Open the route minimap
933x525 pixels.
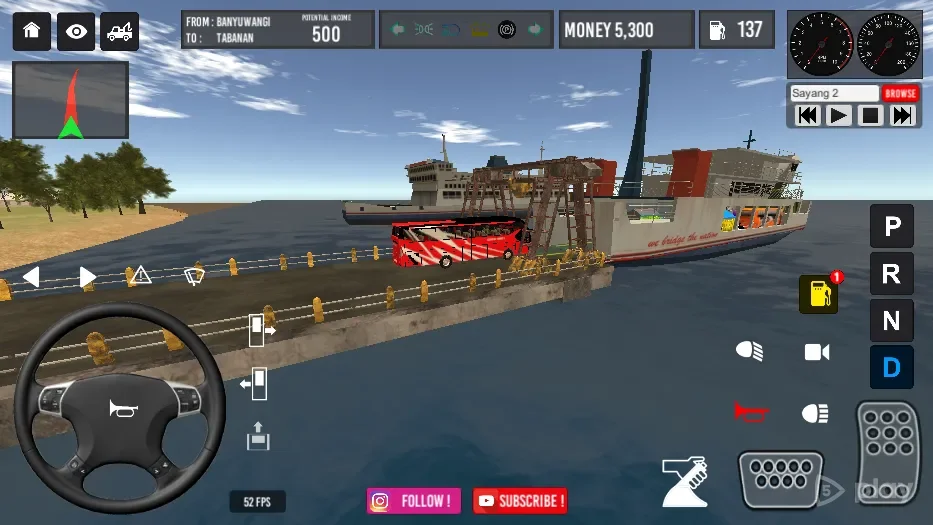[x=70, y=100]
